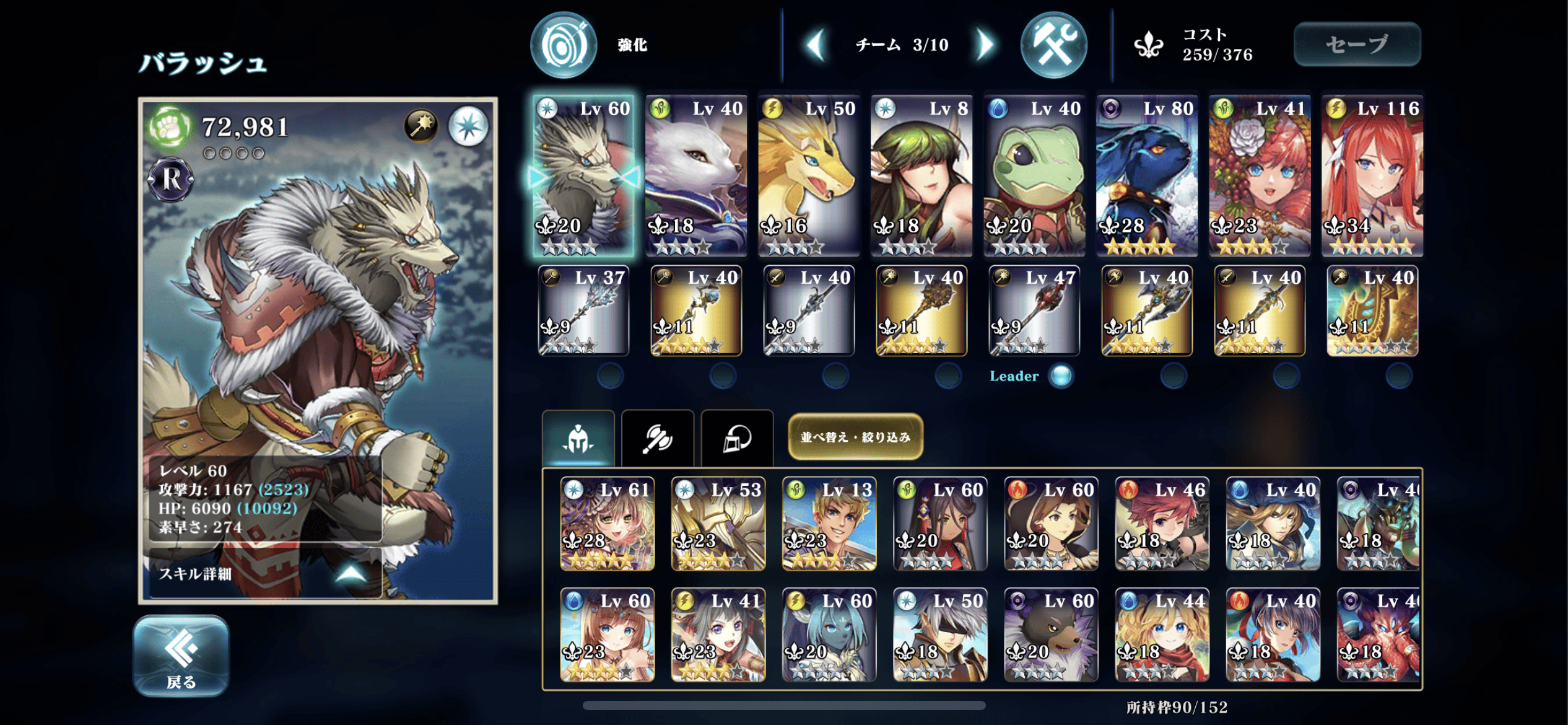Choose the Lv 50 yellow dragon unit
Viewport: 1568px width, 725px height.
tap(809, 175)
